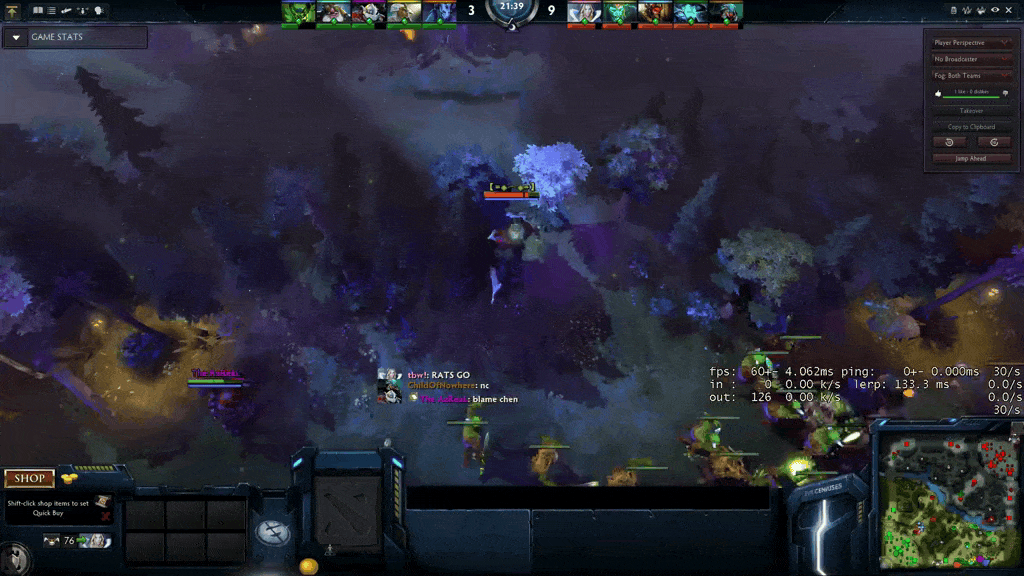Screen dimensions: 1024x576
Task: Open the dashboard via top-left arrow button
Action: click(12, 10)
